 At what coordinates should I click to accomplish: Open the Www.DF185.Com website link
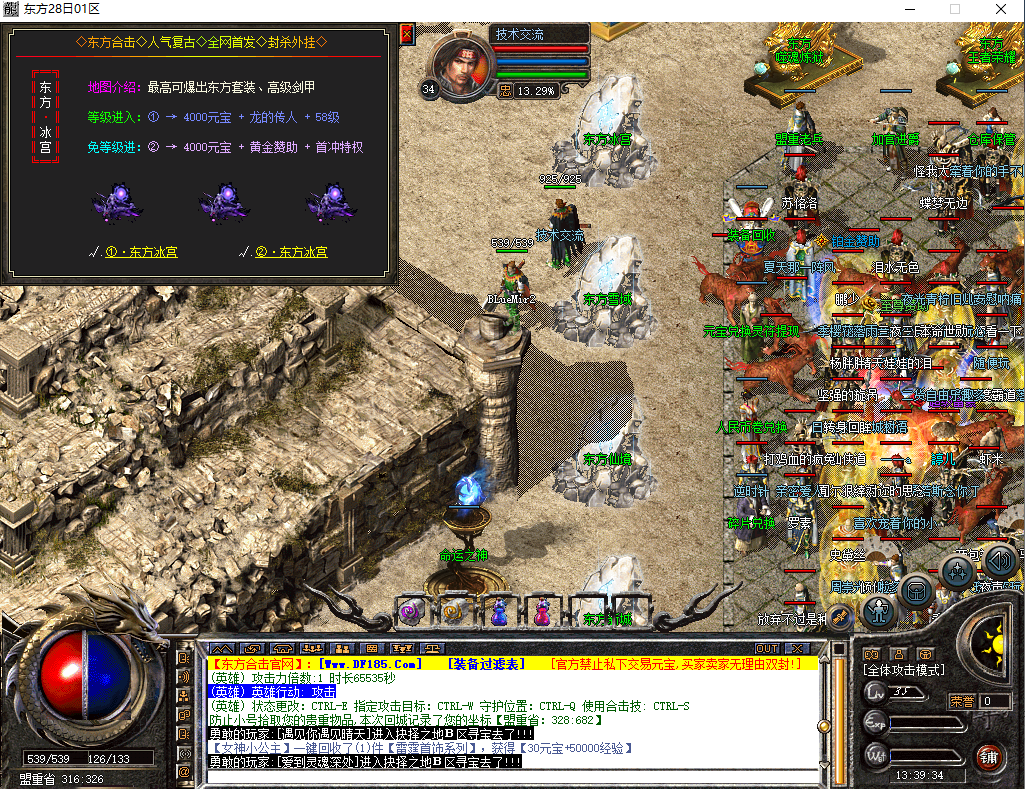[365, 664]
